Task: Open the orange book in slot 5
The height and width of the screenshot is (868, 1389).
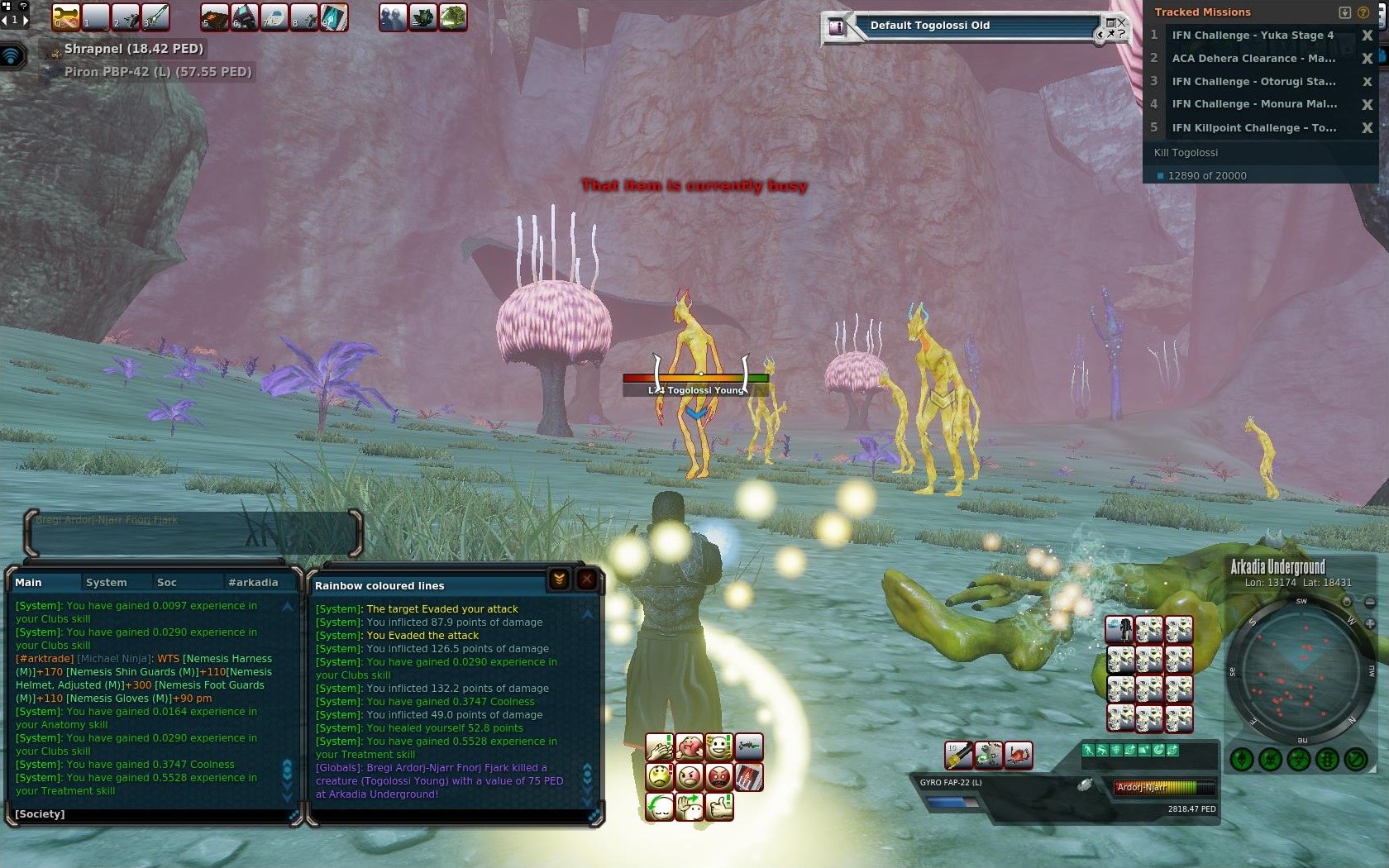Action: pyautogui.click(x=214, y=17)
